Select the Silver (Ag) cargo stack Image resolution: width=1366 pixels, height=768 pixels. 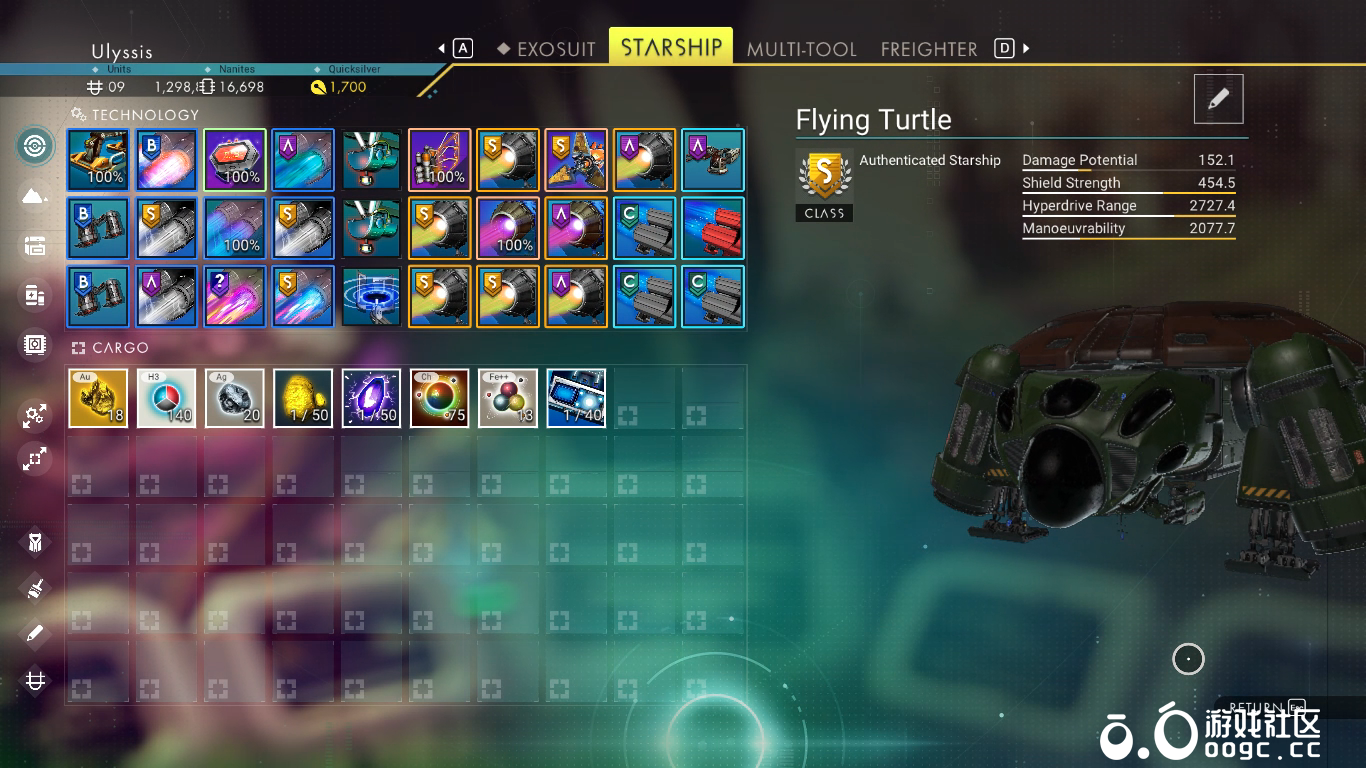(x=235, y=398)
